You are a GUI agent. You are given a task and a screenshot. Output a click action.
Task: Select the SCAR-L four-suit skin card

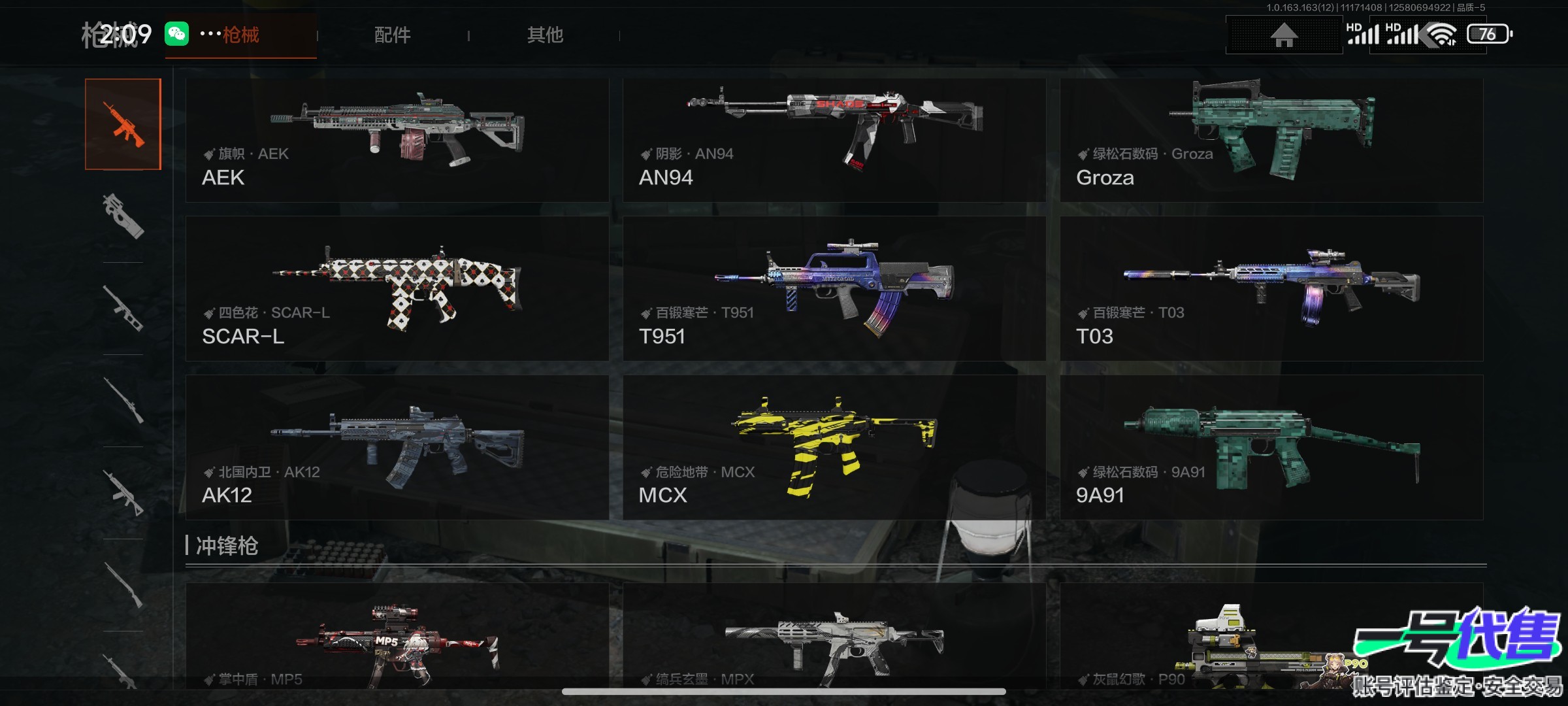(397, 288)
